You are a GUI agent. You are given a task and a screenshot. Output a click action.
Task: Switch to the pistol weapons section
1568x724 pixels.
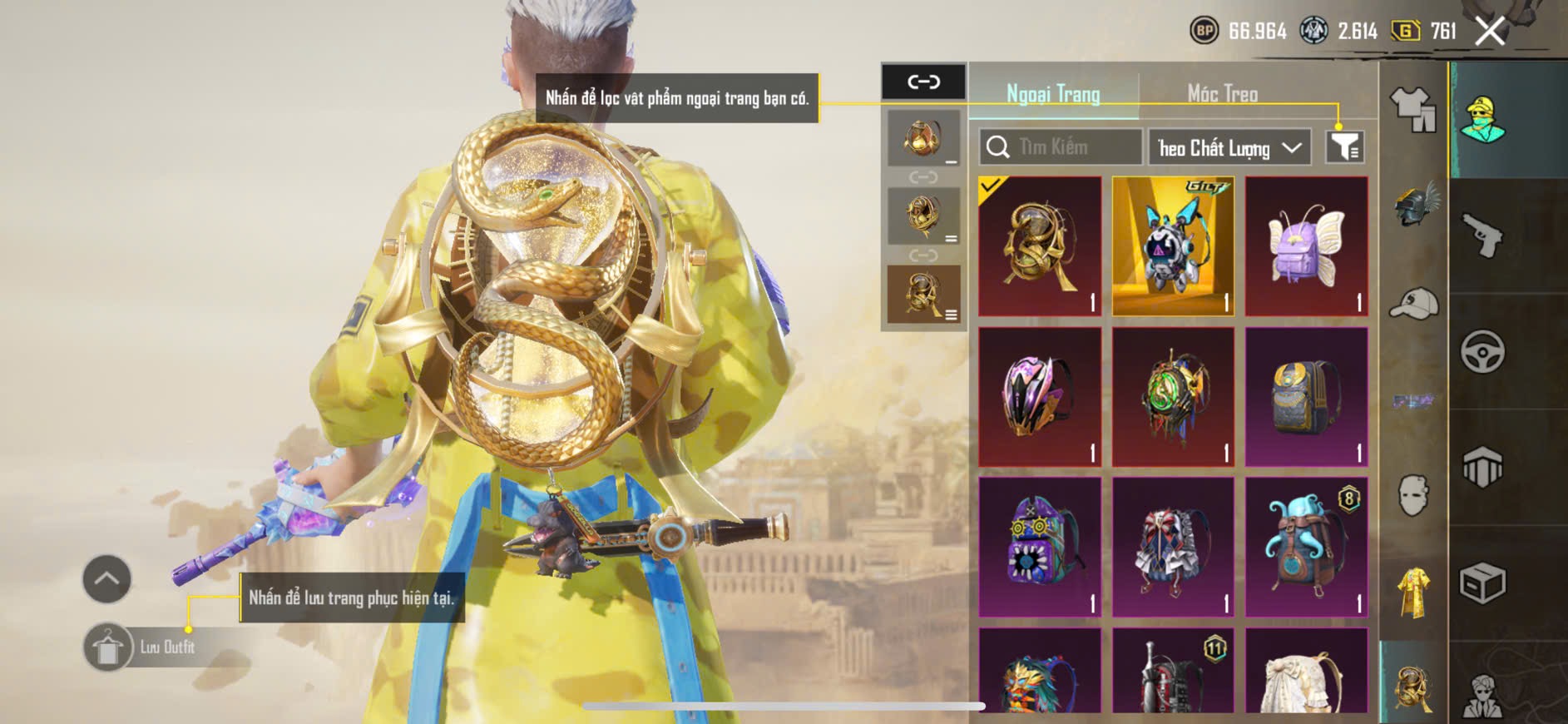pyautogui.click(x=1483, y=236)
